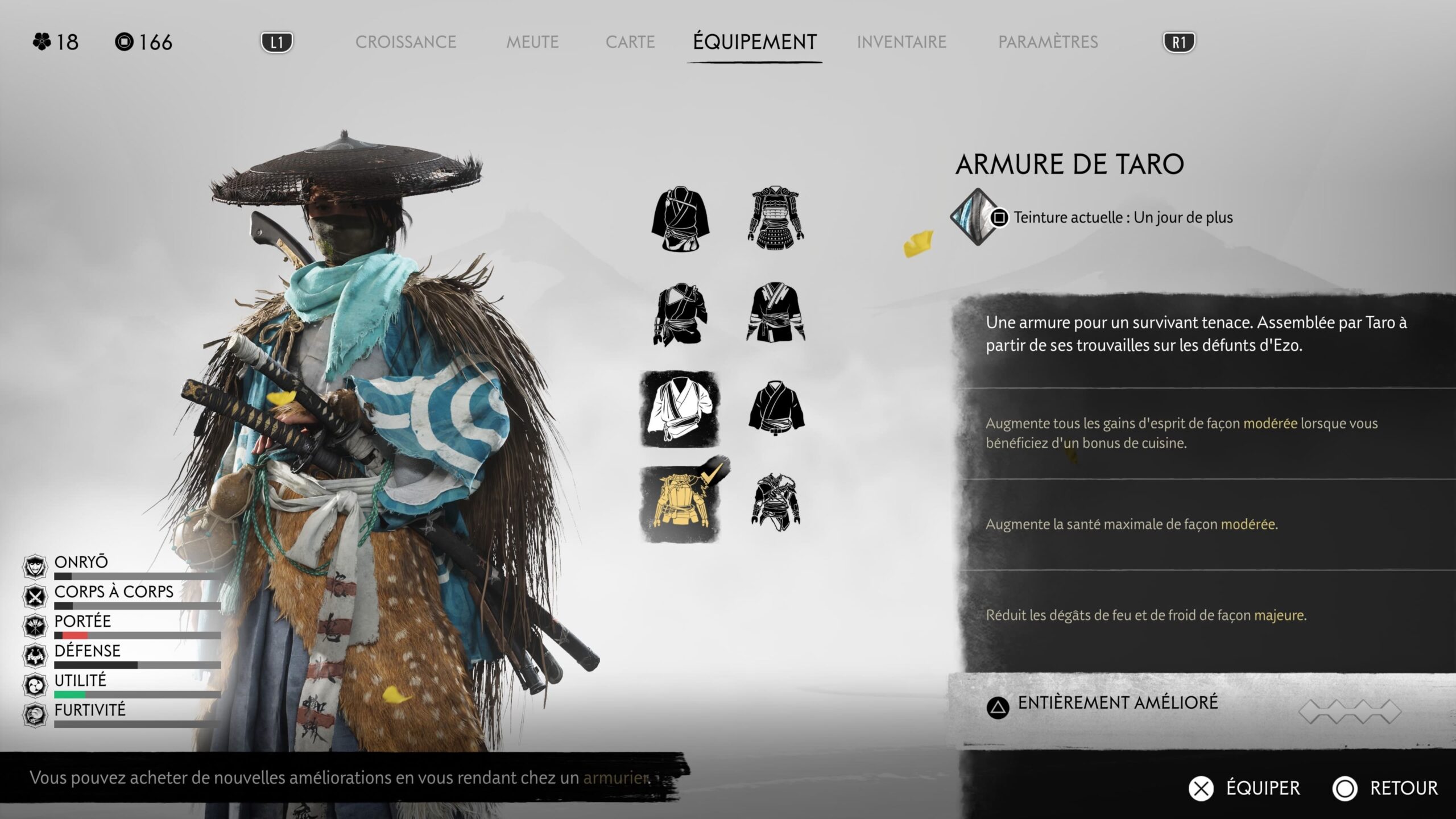Open the Meute tab
1456x819 pixels.
pyautogui.click(x=532, y=42)
